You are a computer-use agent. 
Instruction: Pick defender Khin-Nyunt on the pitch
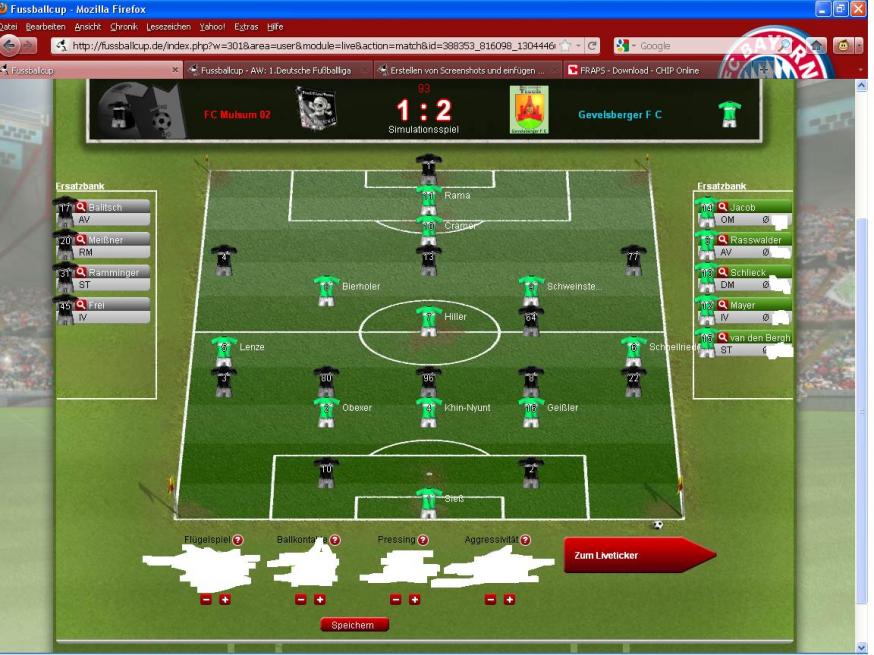(429, 411)
